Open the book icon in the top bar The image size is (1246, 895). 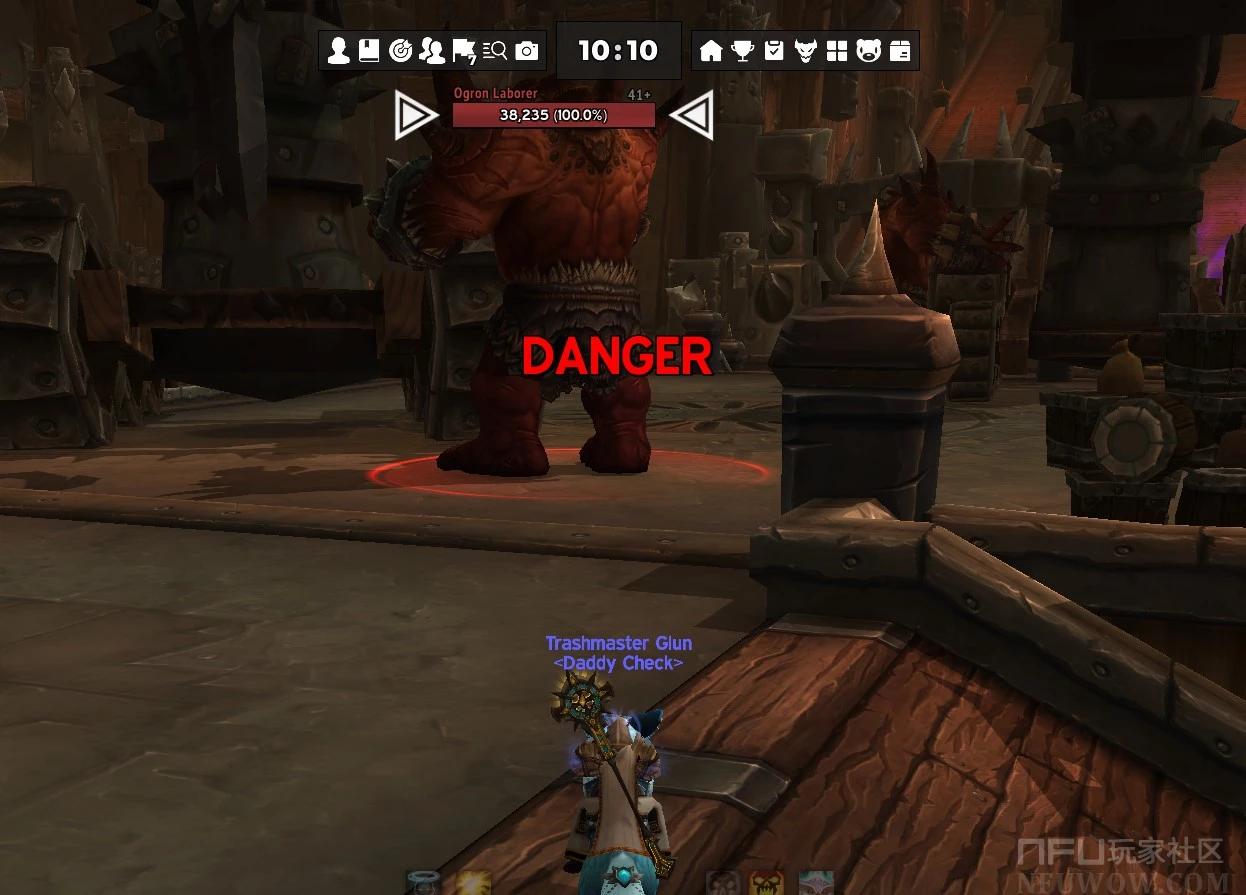(x=369, y=51)
